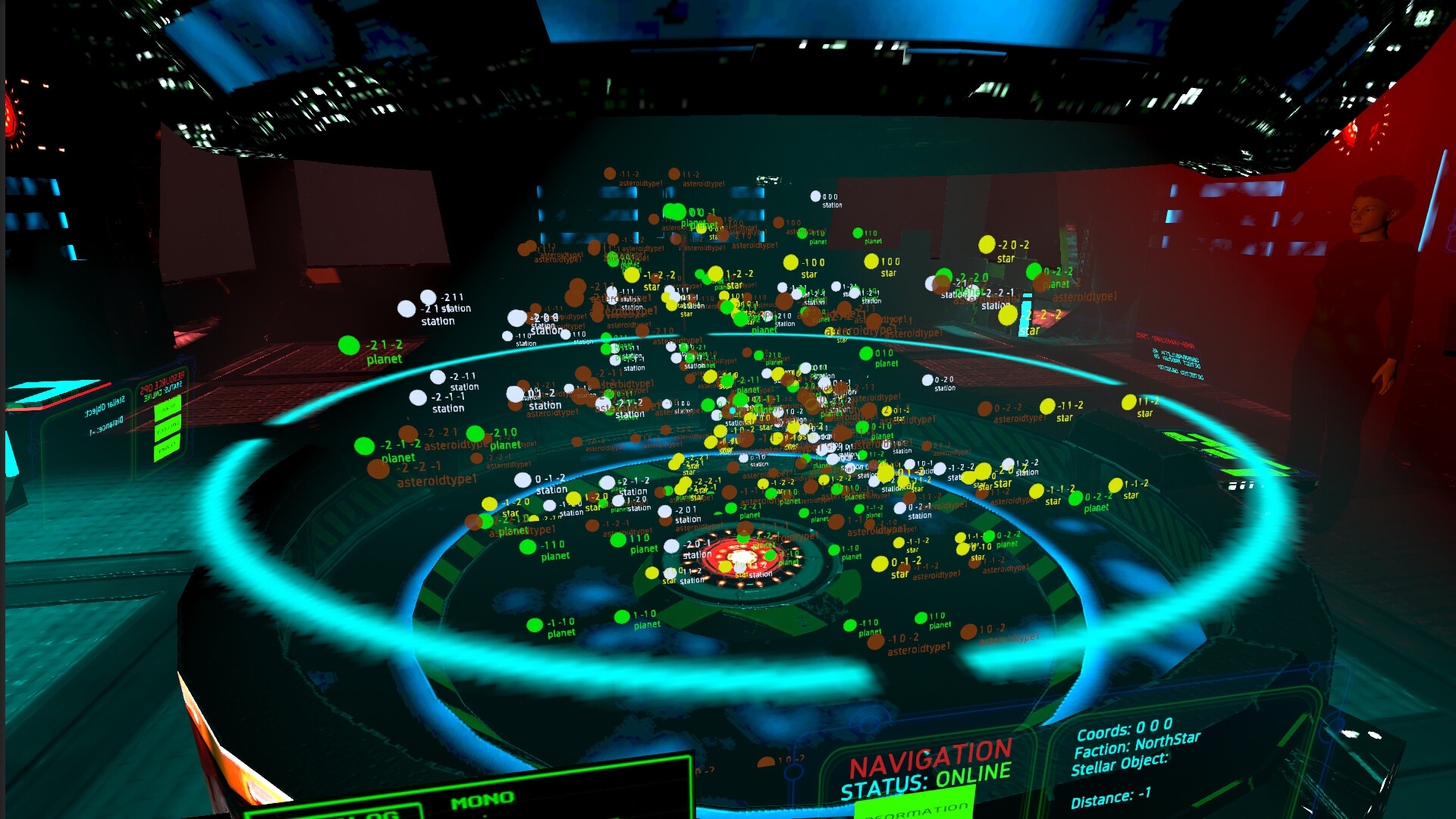Select the green planet labeled 0 1 0
Image resolution: width=1456 pixels, height=819 pixels.
click(865, 353)
